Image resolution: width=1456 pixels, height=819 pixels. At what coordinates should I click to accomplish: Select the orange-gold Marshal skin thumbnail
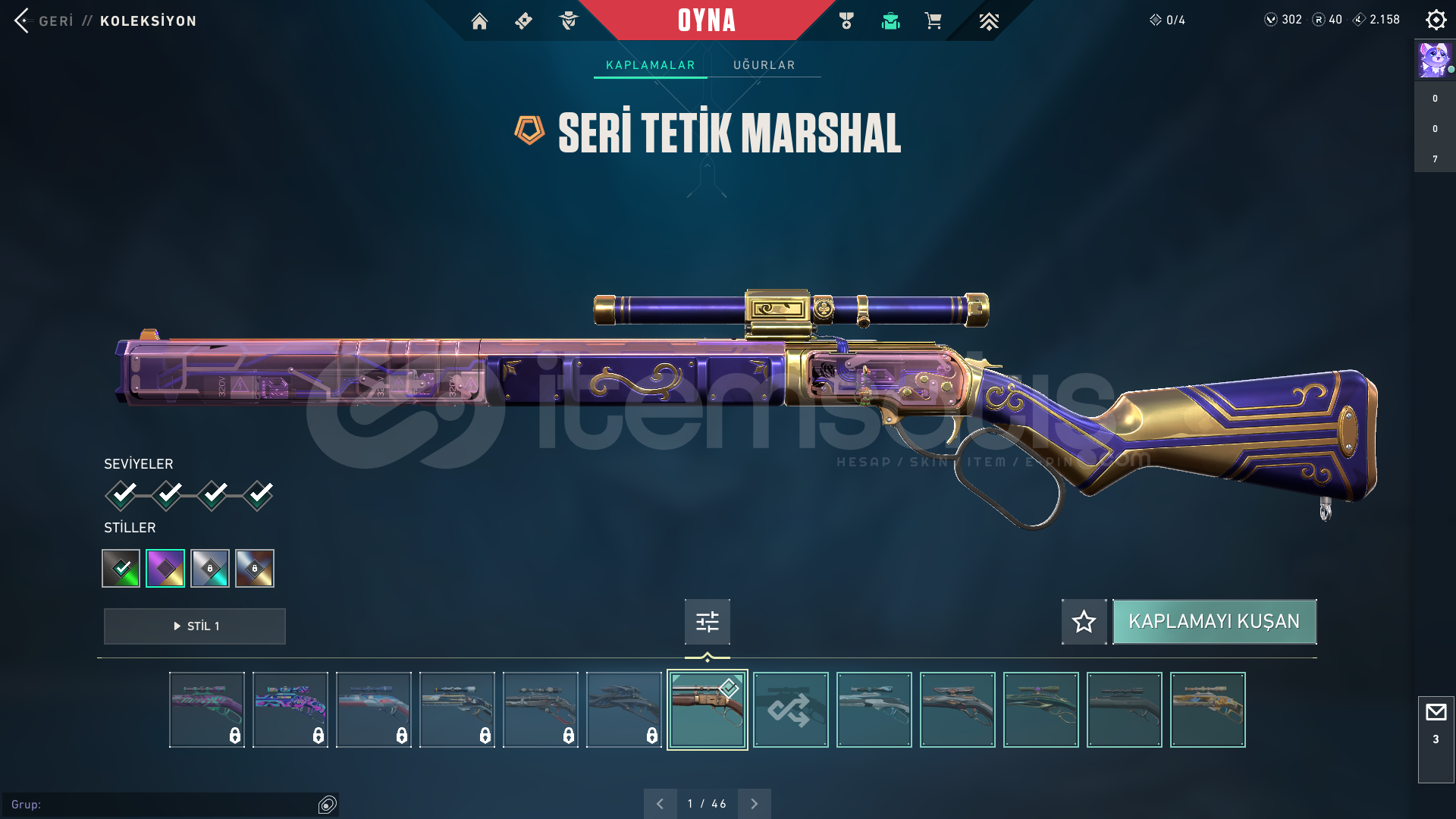click(x=1207, y=710)
